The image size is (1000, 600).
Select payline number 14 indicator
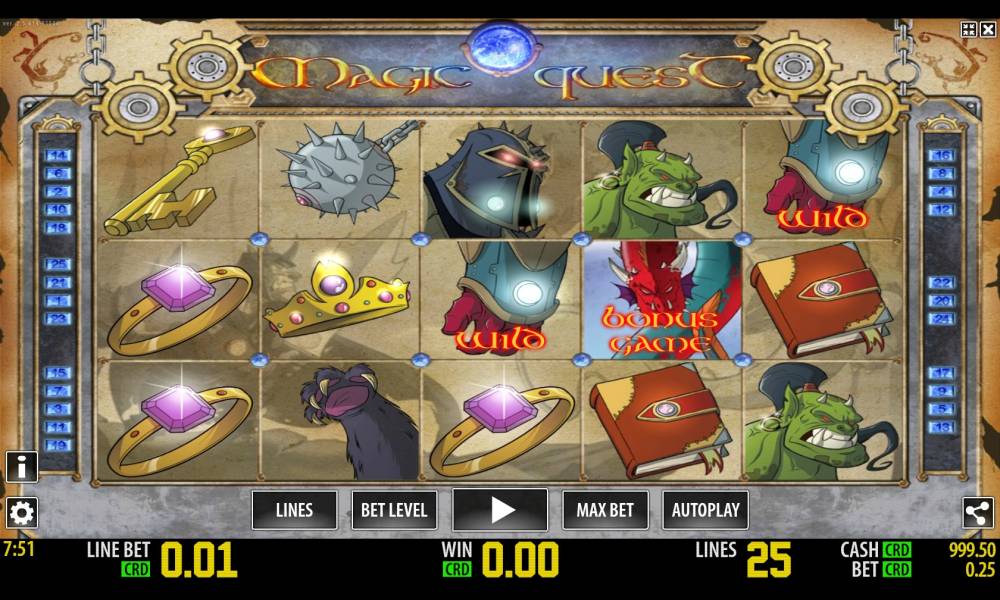click(x=57, y=156)
